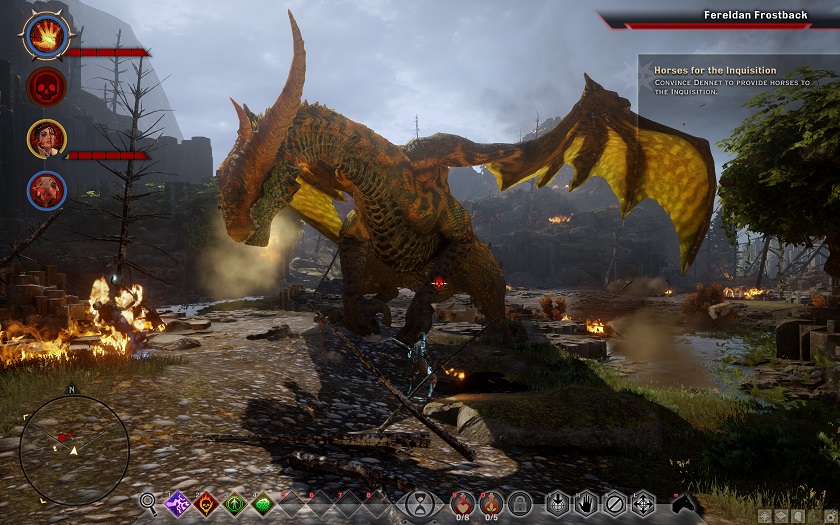Open the circular minimap

tap(73, 449)
